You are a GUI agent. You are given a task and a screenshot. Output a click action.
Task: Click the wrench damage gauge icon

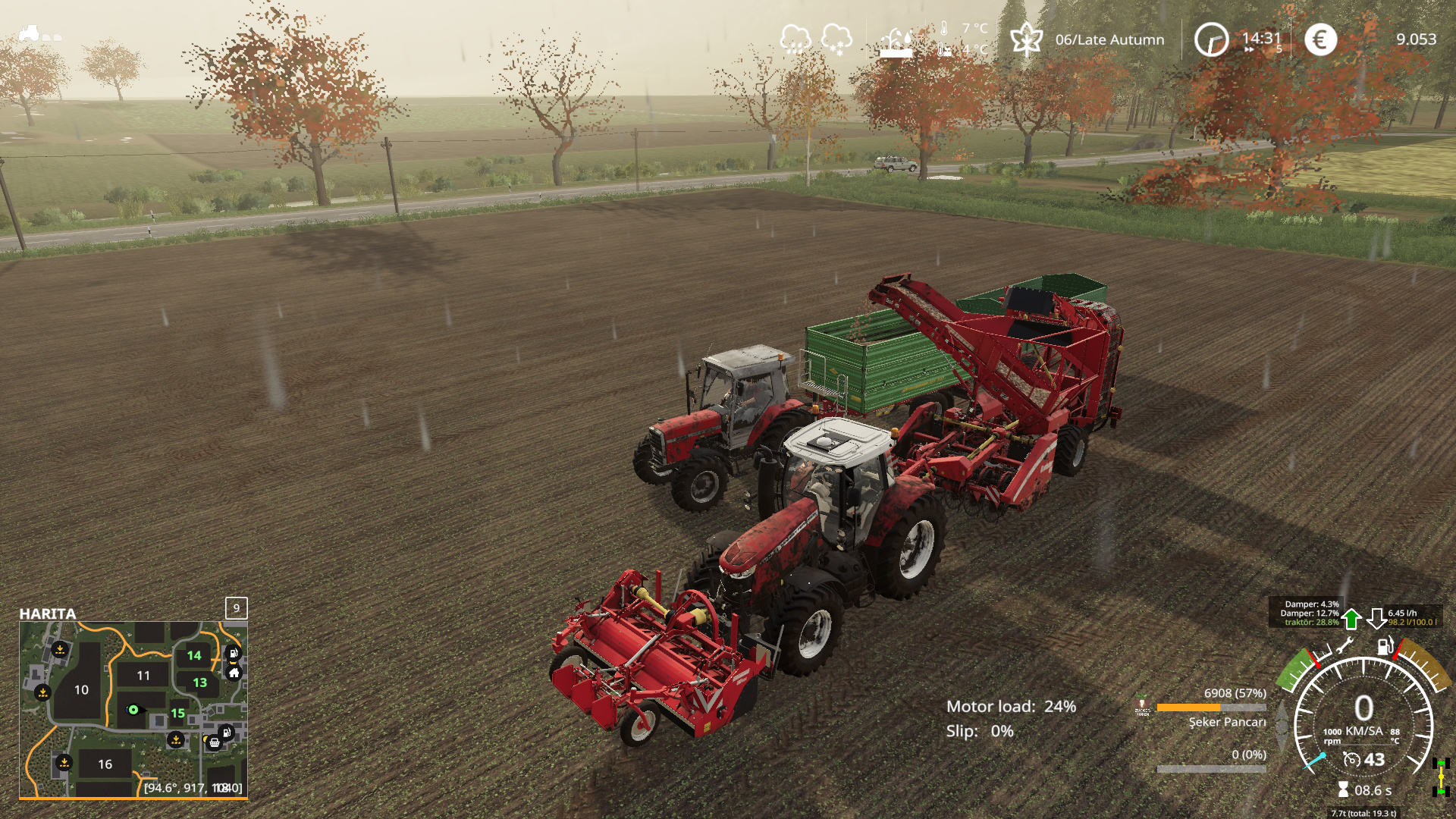(1345, 647)
